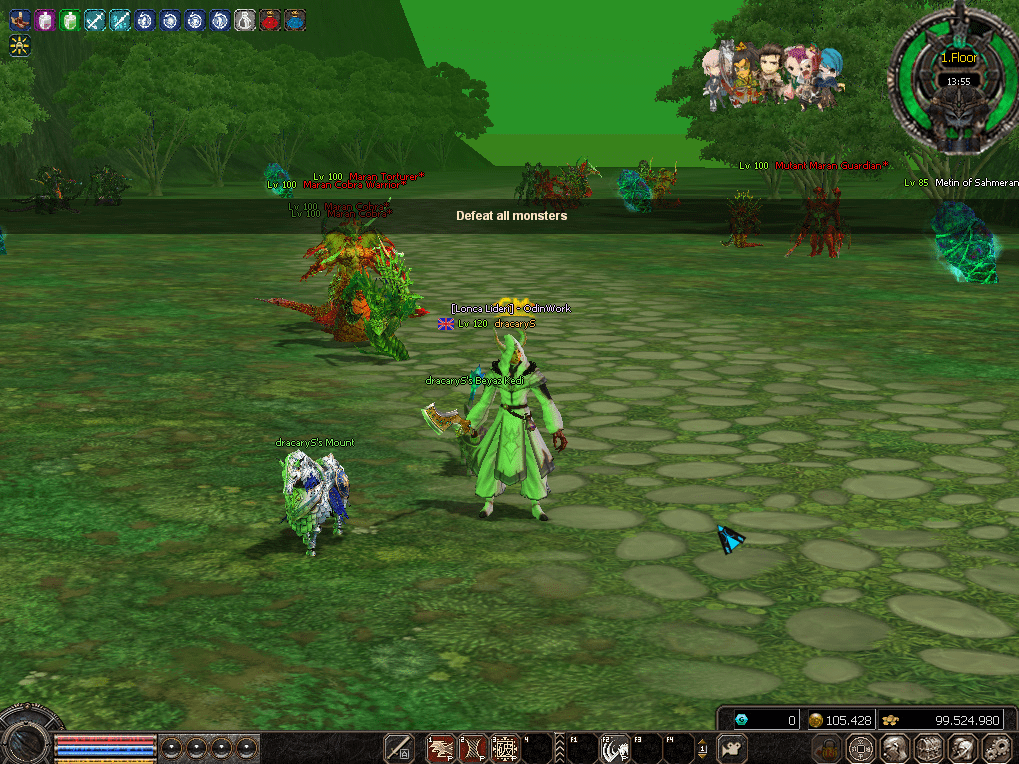Trigger the square rune skill in quickslot 3
Image resolution: width=1019 pixels, height=764 pixels.
coord(505,748)
